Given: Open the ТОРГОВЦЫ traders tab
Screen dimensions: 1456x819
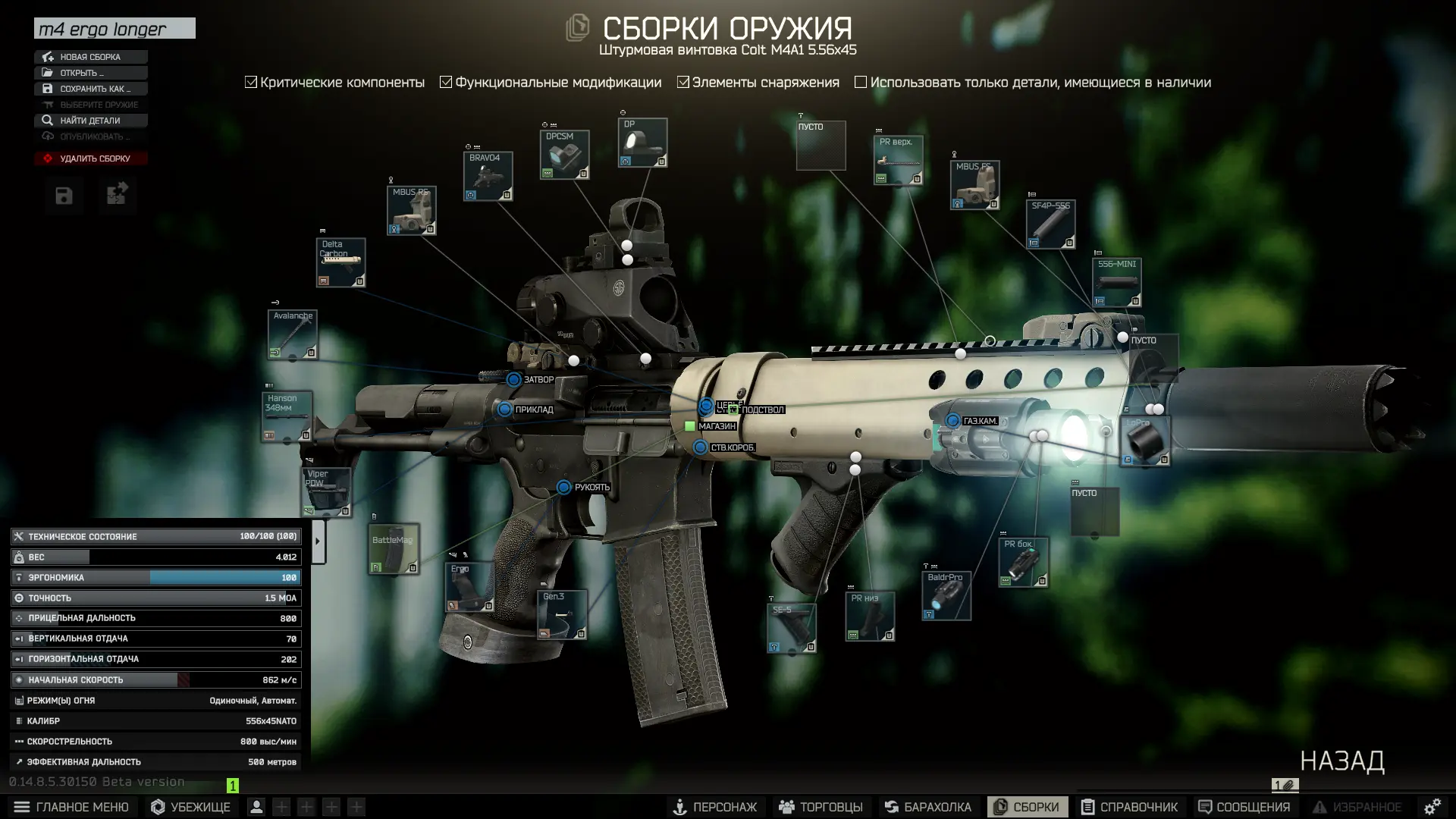Looking at the screenshot, I should tap(821, 807).
